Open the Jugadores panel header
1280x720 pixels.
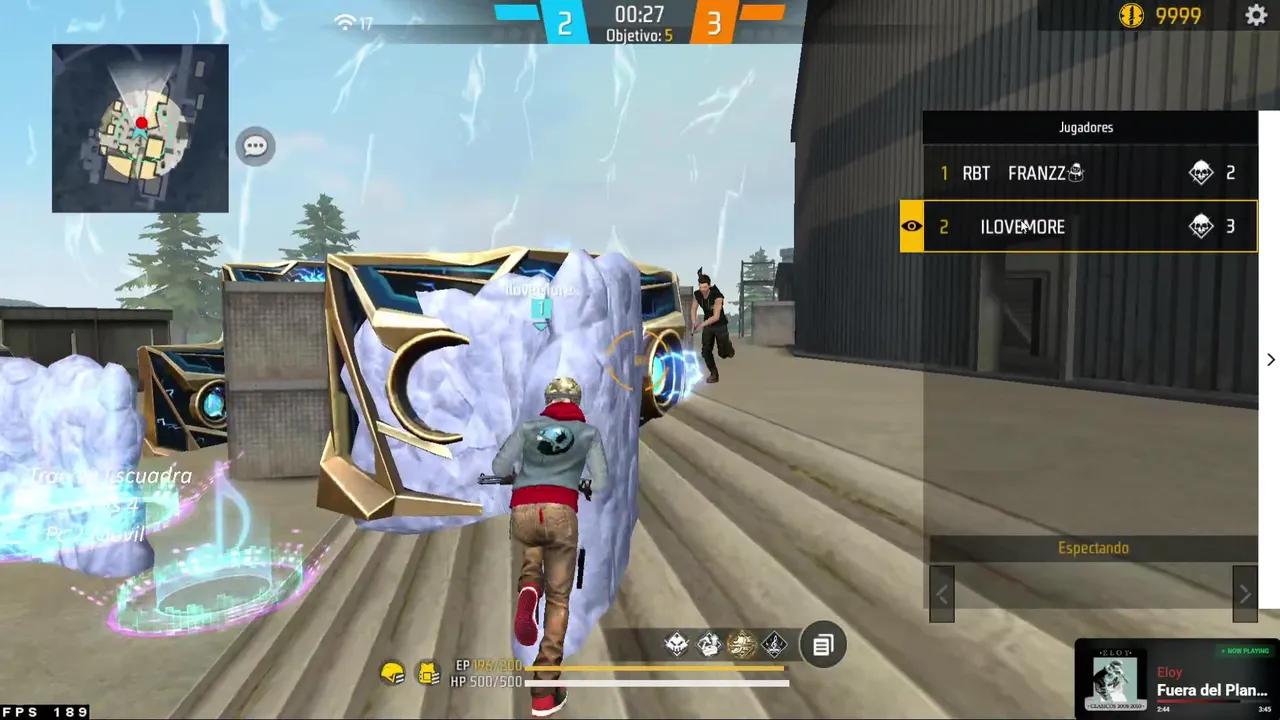(x=1086, y=127)
